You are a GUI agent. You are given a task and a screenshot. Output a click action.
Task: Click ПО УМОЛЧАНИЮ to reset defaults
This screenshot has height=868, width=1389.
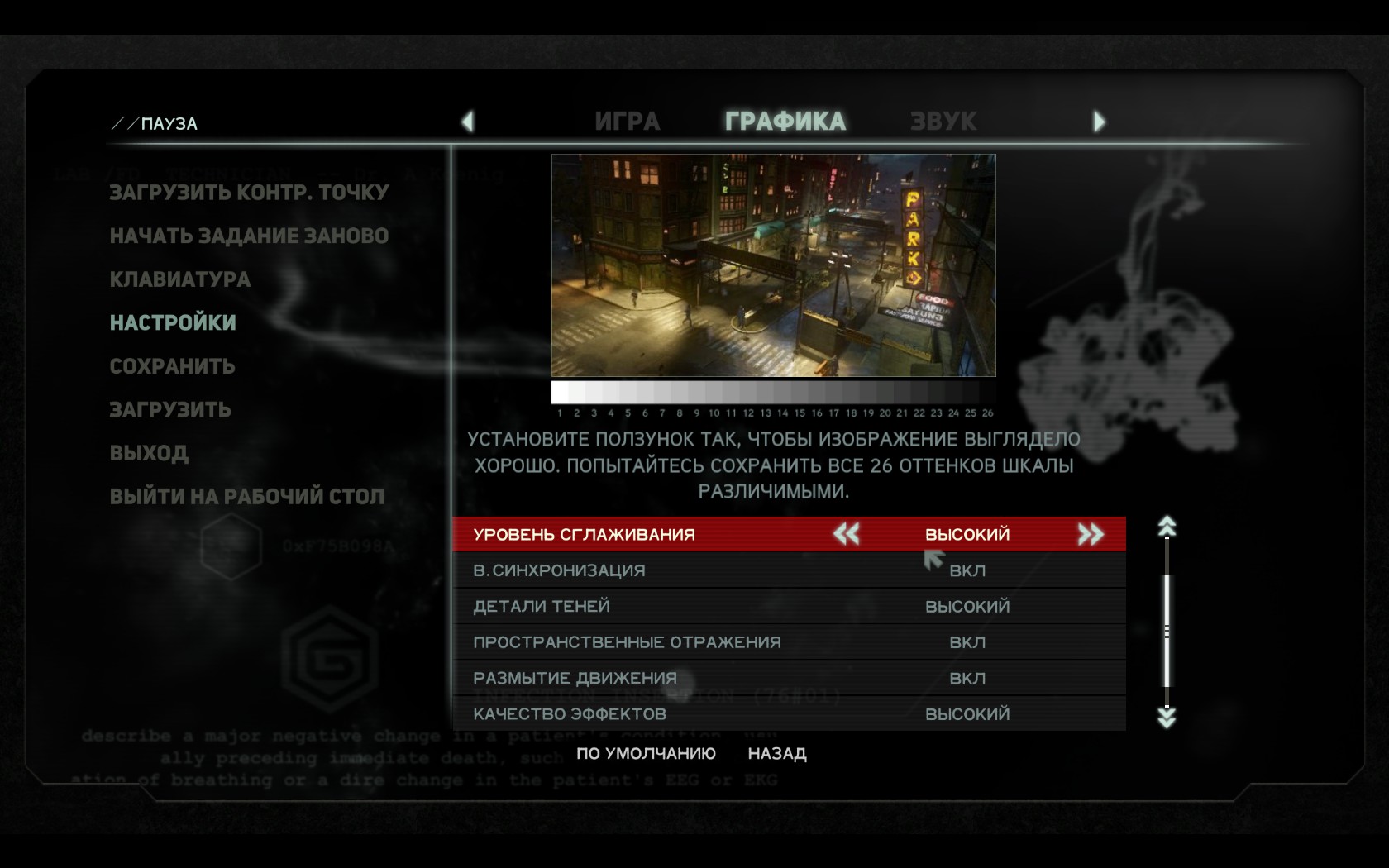pyautogui.click(x=646, y=753)
